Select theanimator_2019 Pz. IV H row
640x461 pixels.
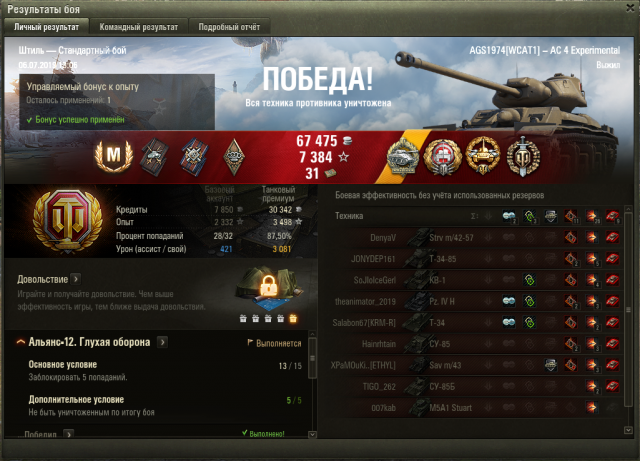[x=480, y=301]
